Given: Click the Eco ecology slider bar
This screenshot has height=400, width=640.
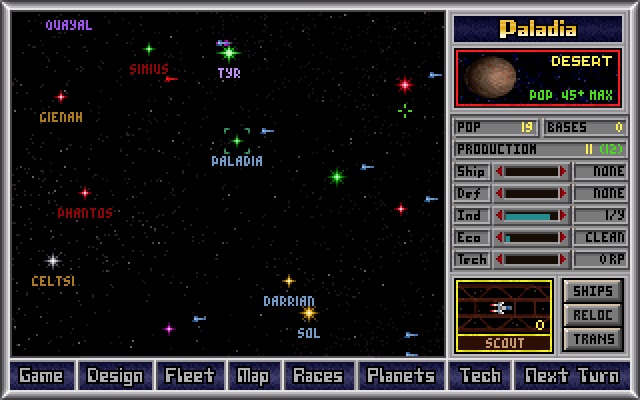Looking at the screenshot, I should tap(530, 237).
